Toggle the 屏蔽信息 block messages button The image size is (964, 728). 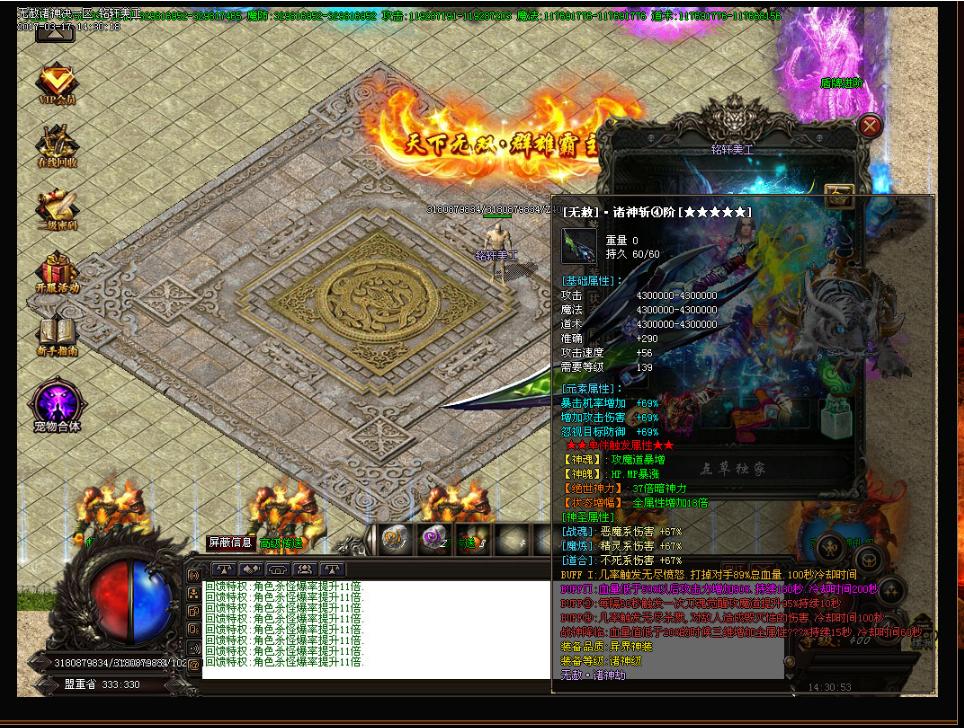230,542
